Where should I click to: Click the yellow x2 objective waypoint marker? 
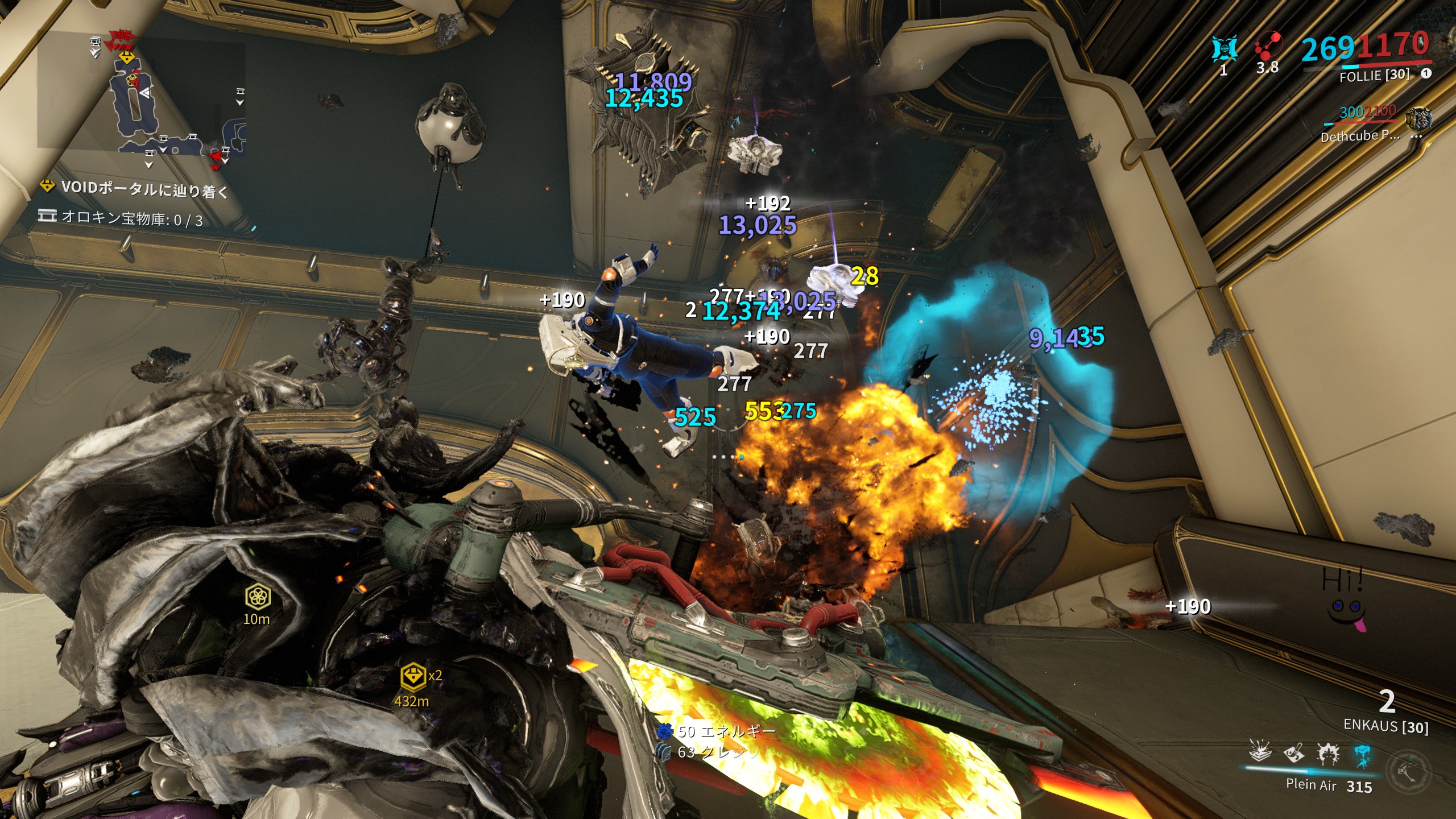tap(413, 676)
